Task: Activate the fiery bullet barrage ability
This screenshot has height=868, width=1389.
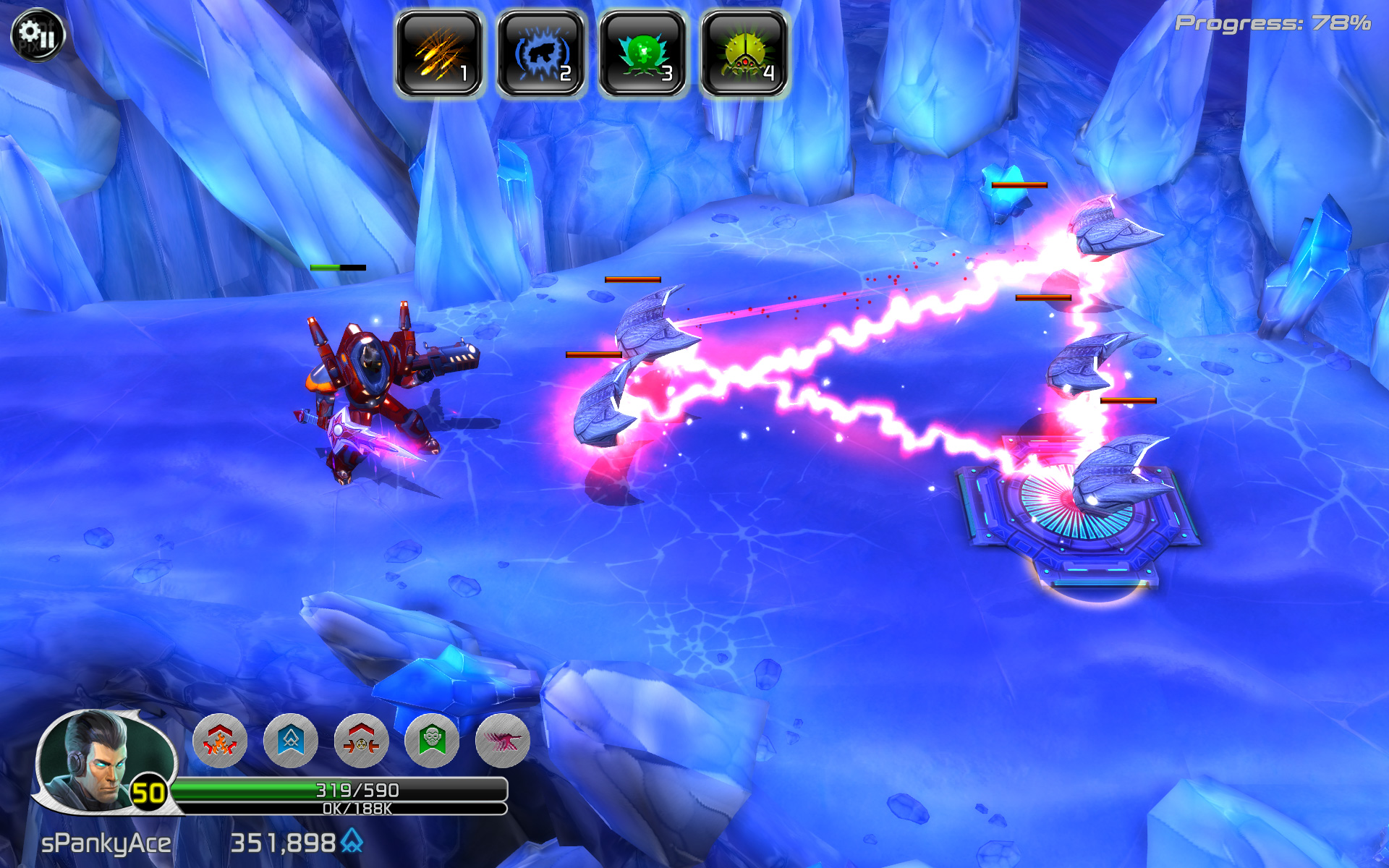Action: point(438,54)
